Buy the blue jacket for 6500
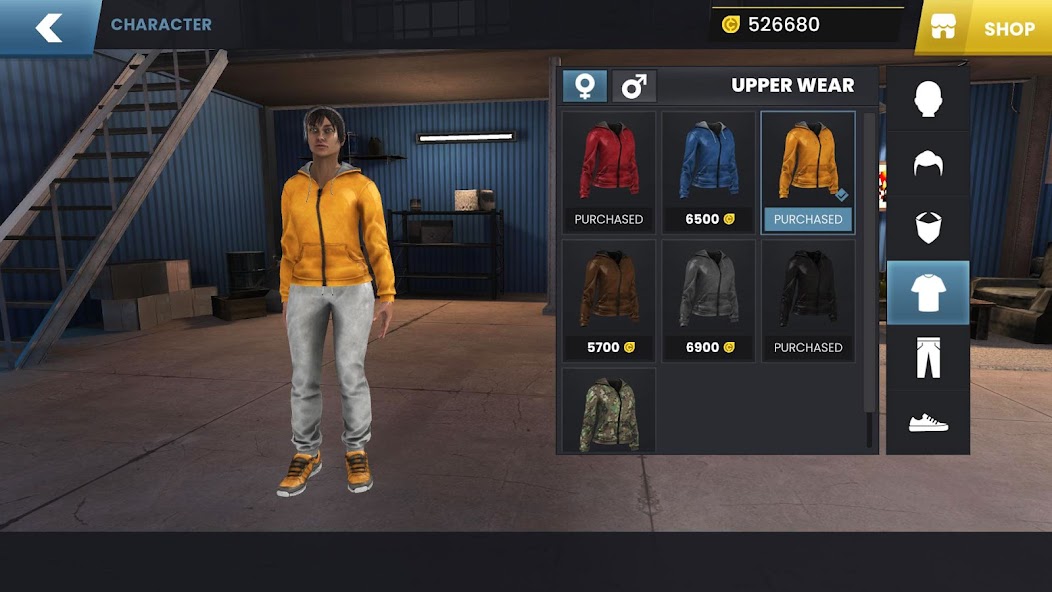Image resolution: width=1052 pixels, height=592 pixels. tap(708, 171)
